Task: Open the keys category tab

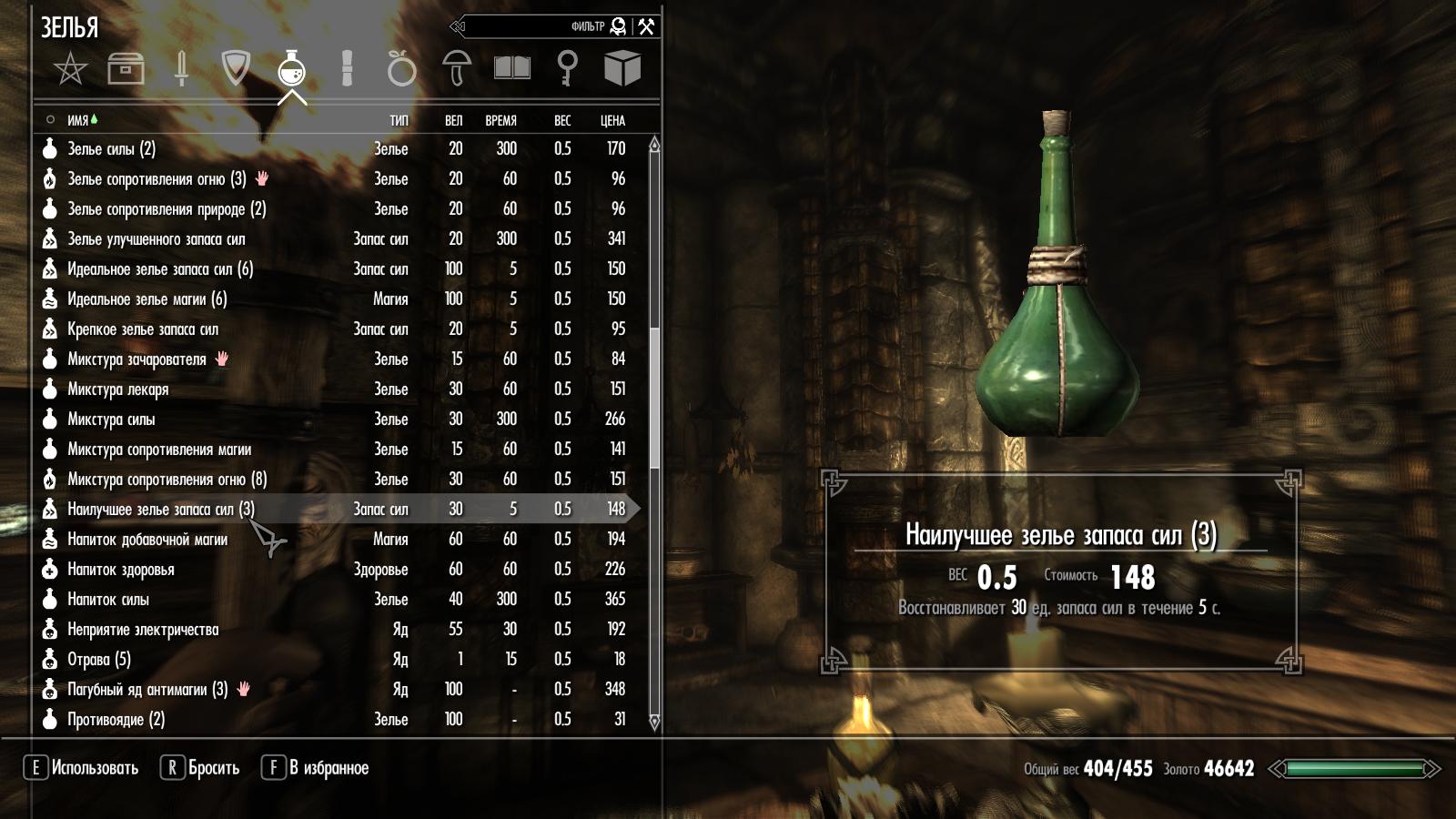Action: tap(567, 68)
